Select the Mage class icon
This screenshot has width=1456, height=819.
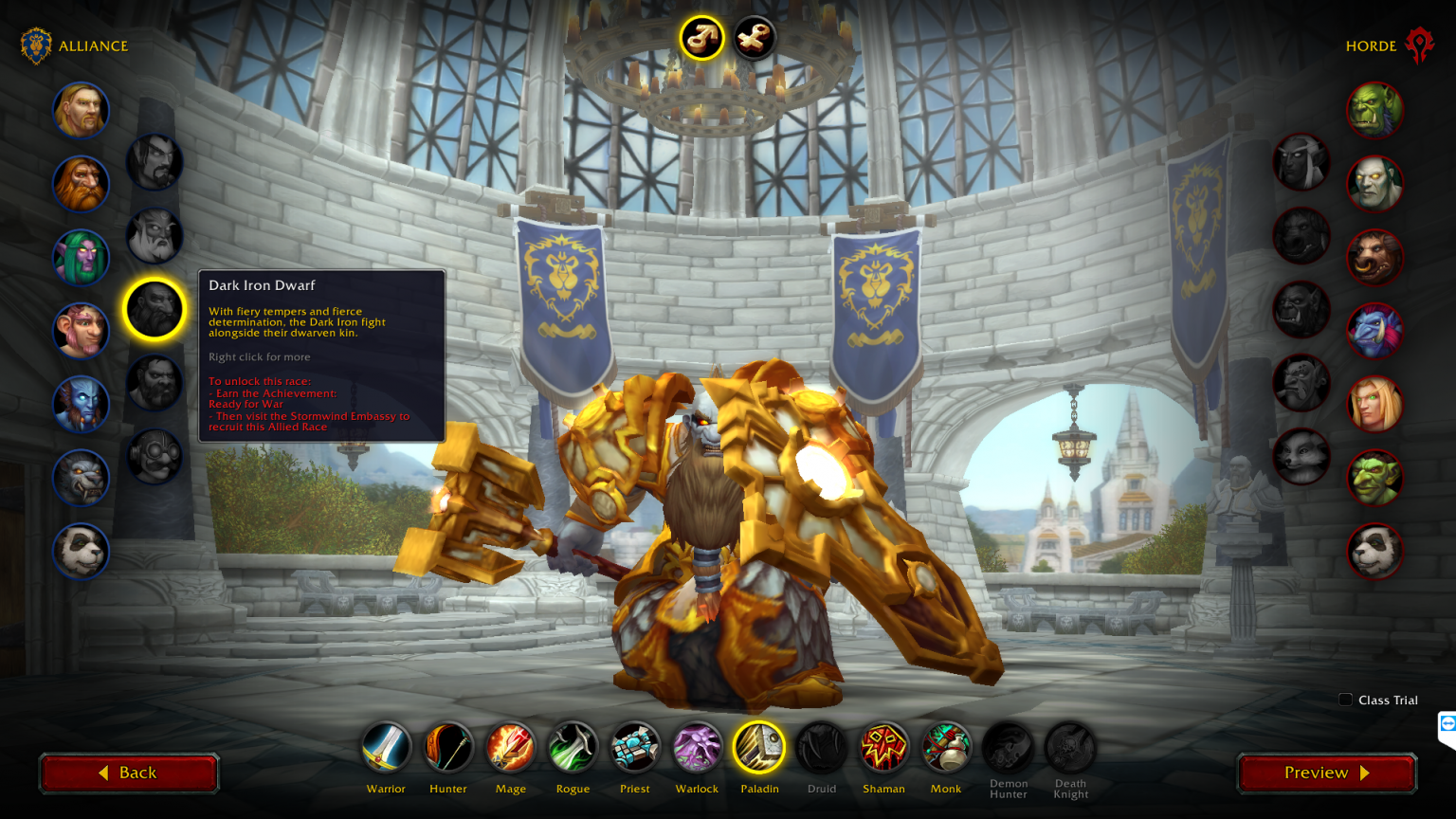pyautogui.click(x=510, y=747)
